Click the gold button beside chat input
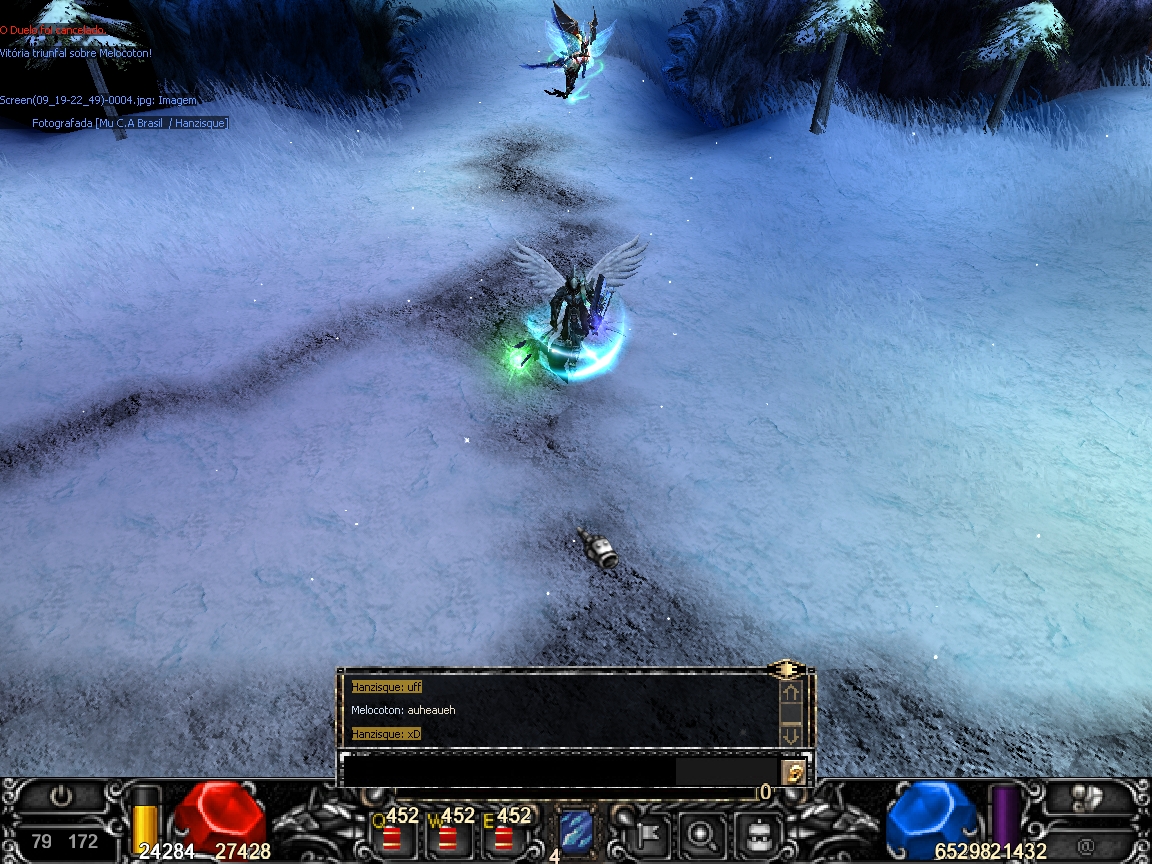 click(794, 771)
